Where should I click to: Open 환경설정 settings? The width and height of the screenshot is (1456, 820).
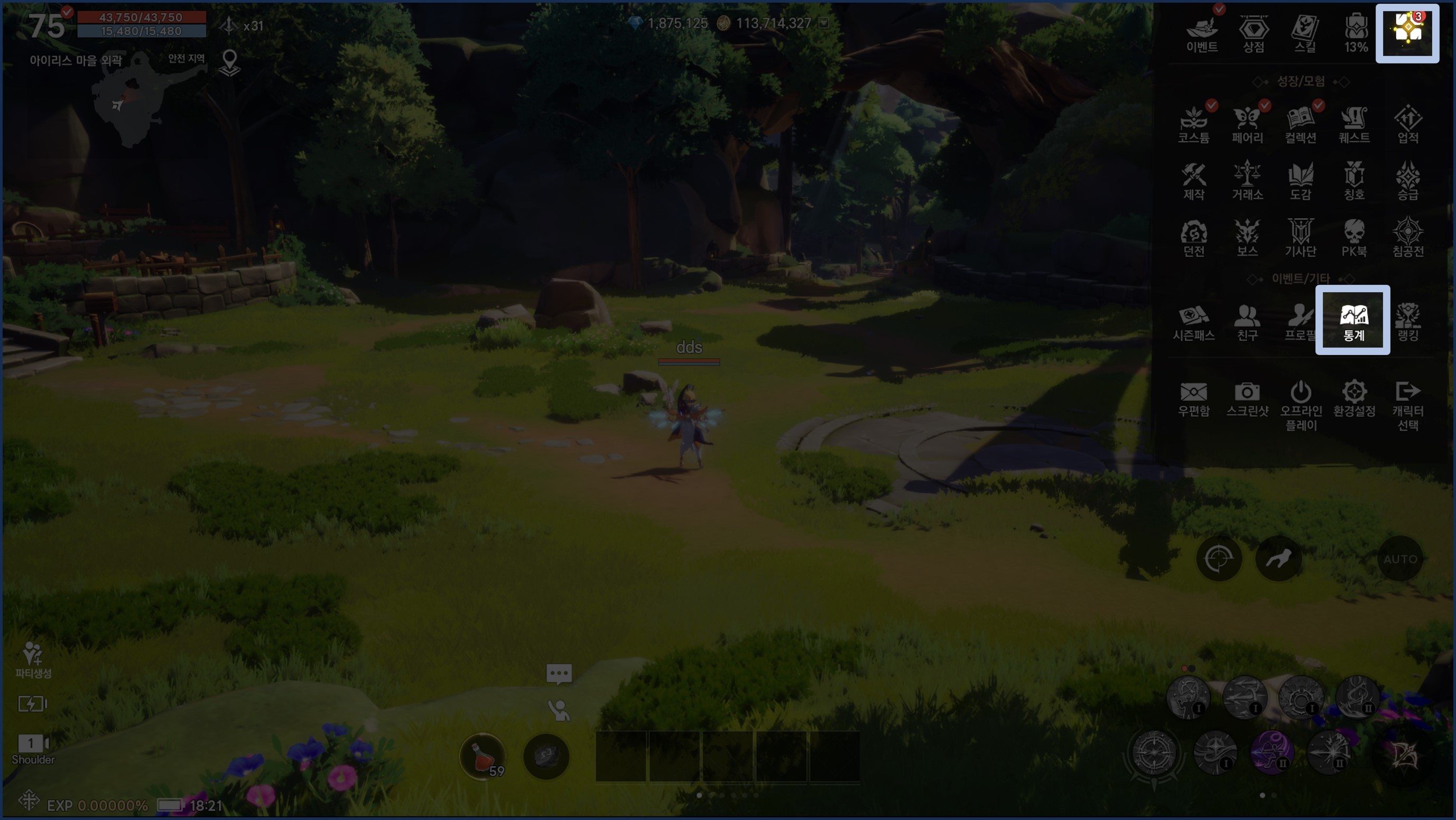pos(1354,398)
